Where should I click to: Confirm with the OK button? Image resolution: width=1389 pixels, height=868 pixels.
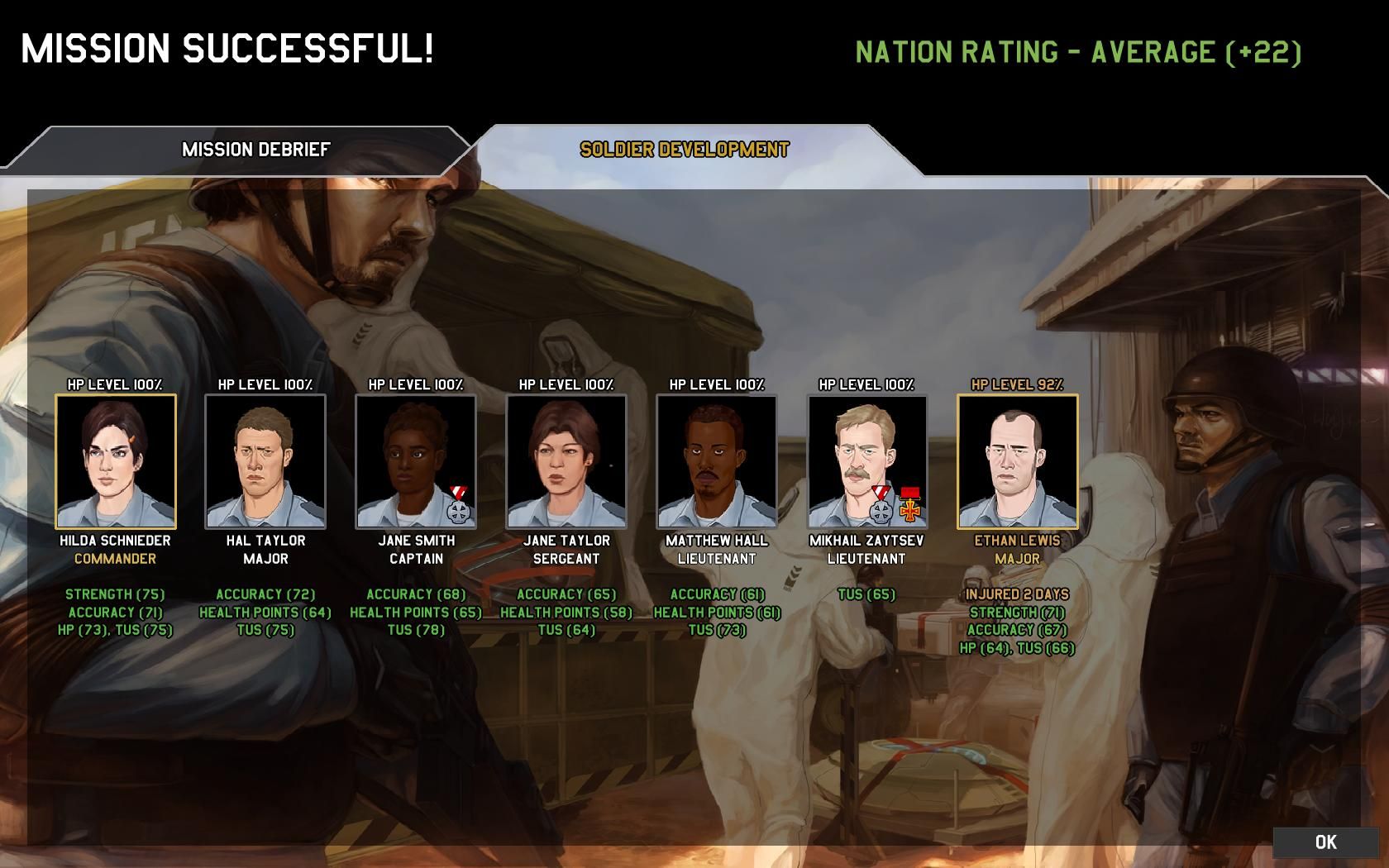pyautogui.click(x=1325, y=842)
